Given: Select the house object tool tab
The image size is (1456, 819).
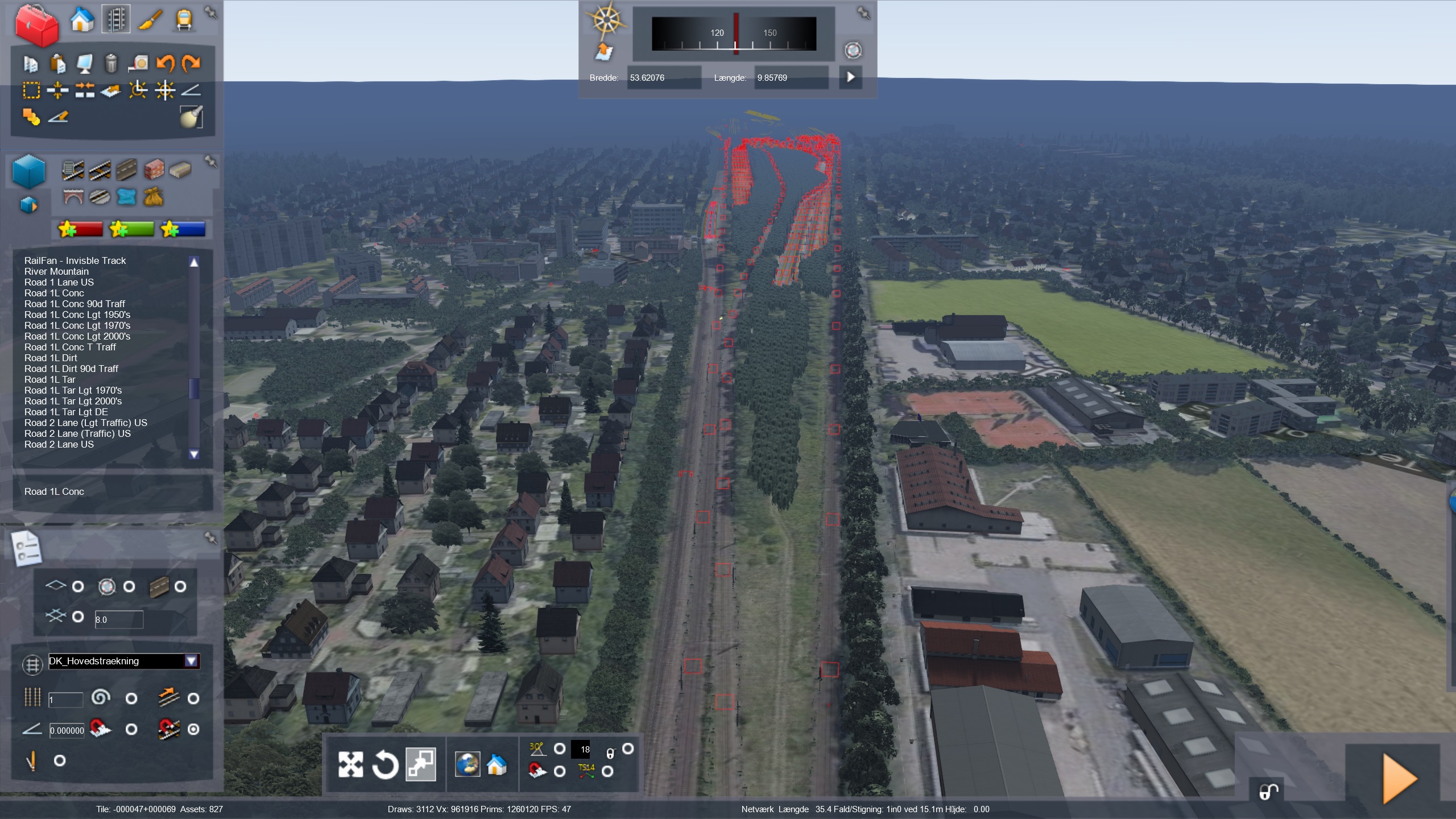Looking at the screenshot, I should pos(82,20).
